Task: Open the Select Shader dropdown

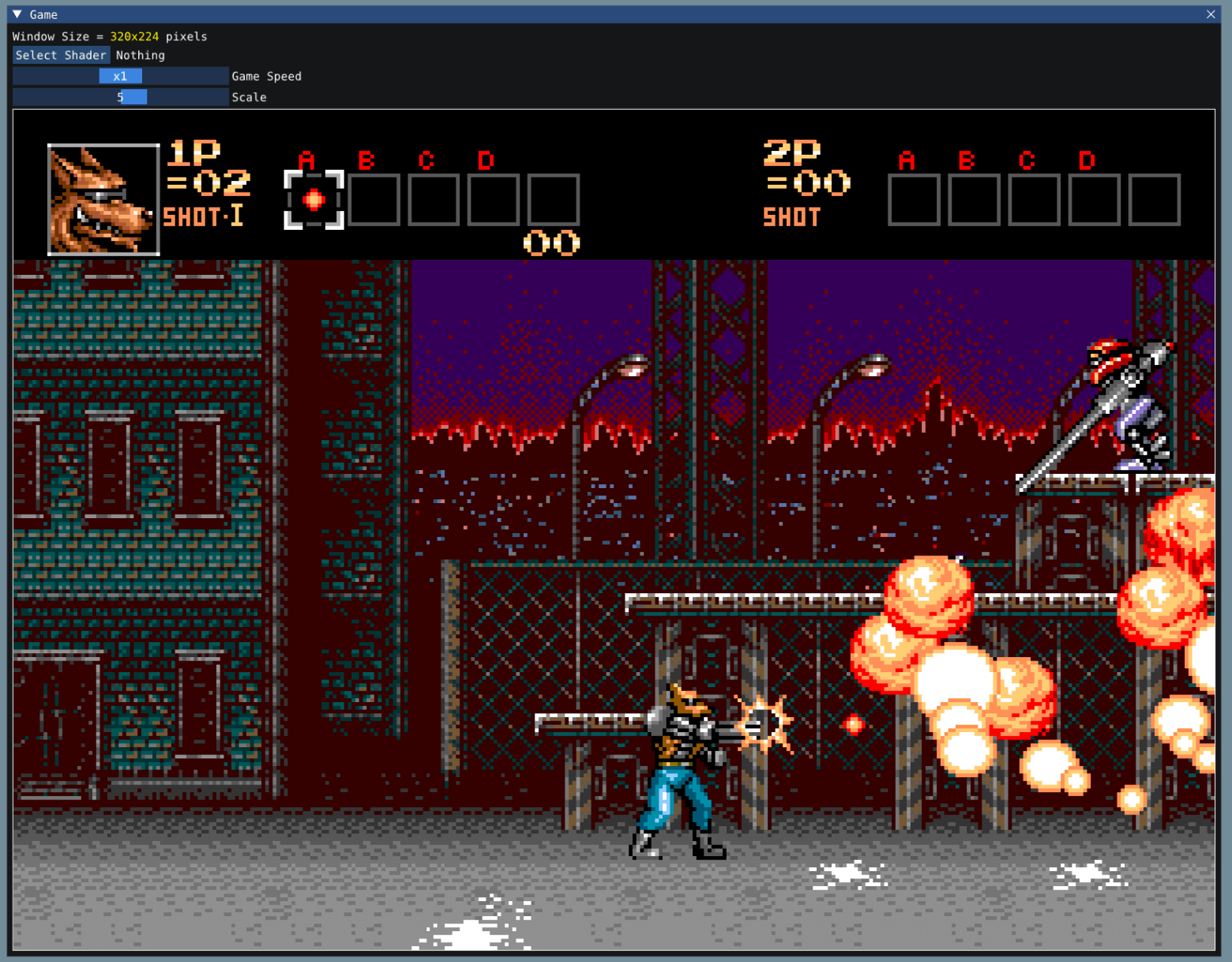Action: coord(60,55)
